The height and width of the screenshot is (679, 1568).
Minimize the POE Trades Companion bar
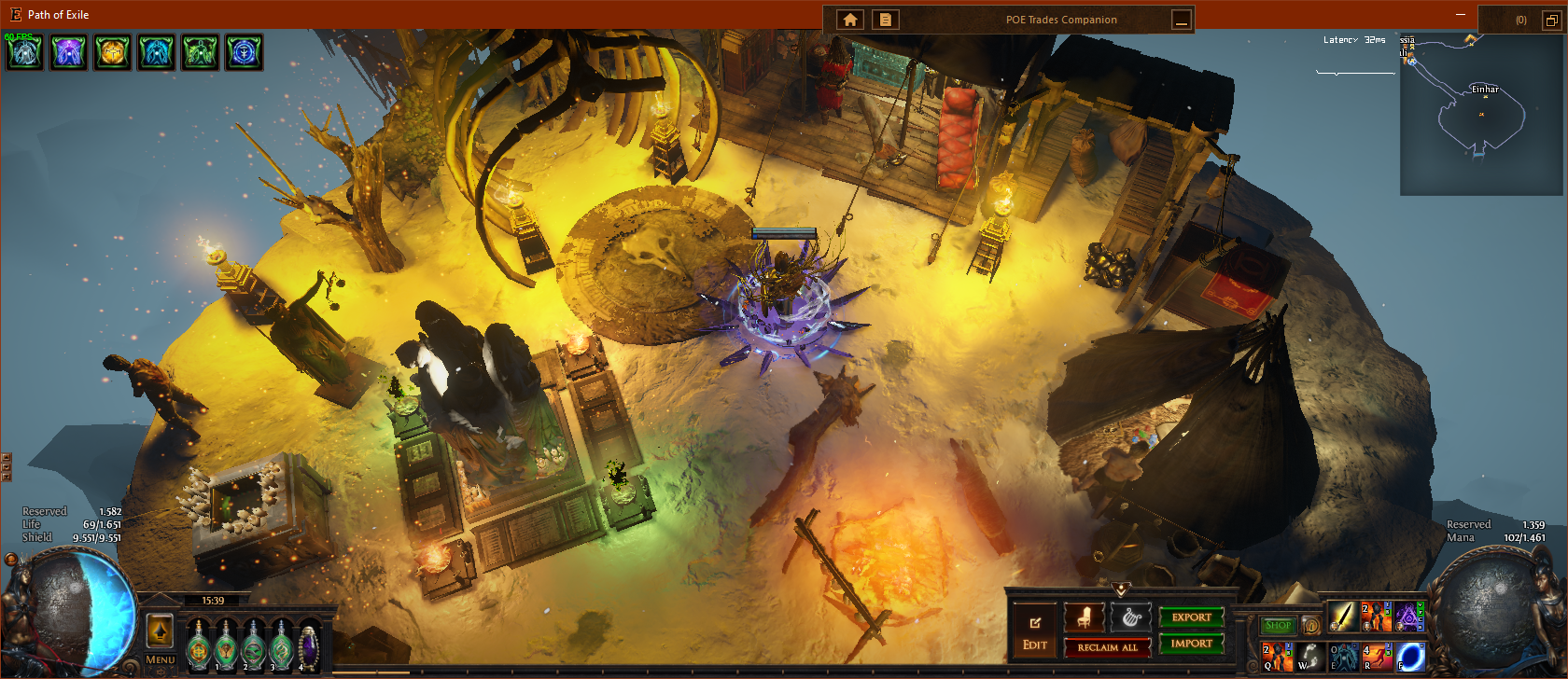point(1182,20)
